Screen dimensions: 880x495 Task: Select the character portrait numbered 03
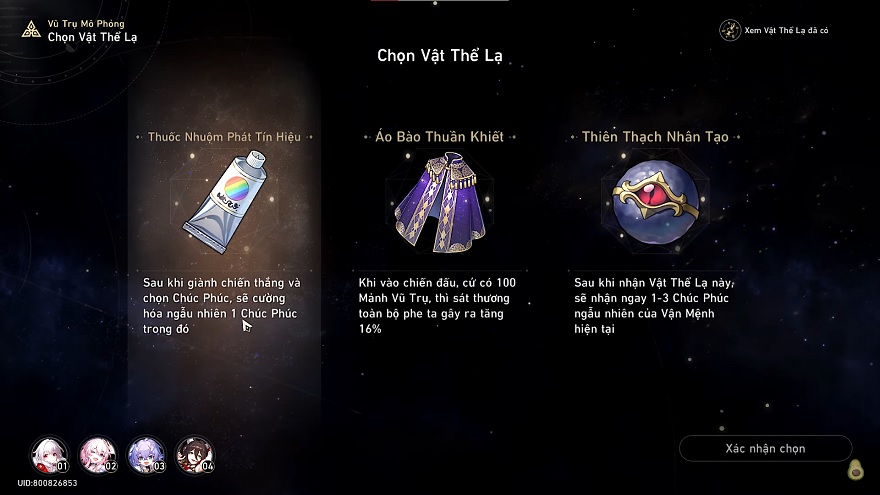[145, 455]
